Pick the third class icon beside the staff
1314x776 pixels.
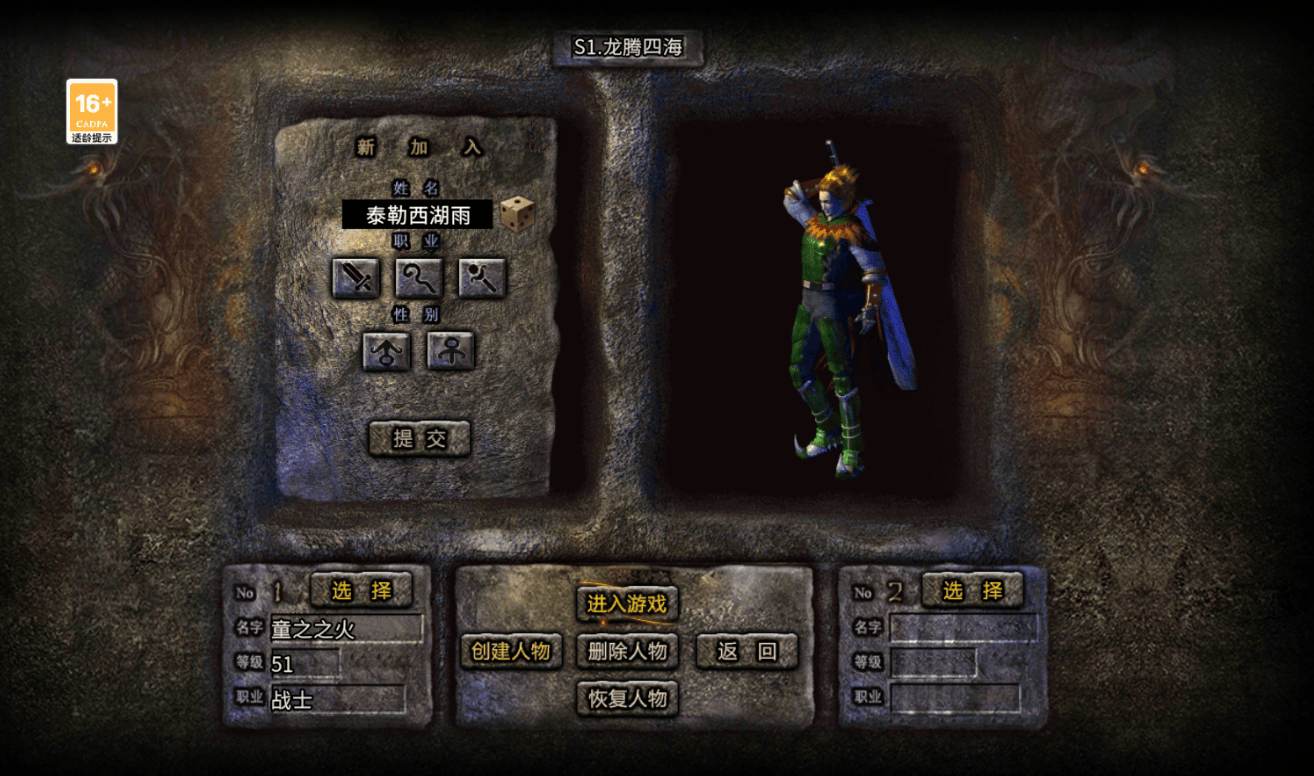coord(482,278)
